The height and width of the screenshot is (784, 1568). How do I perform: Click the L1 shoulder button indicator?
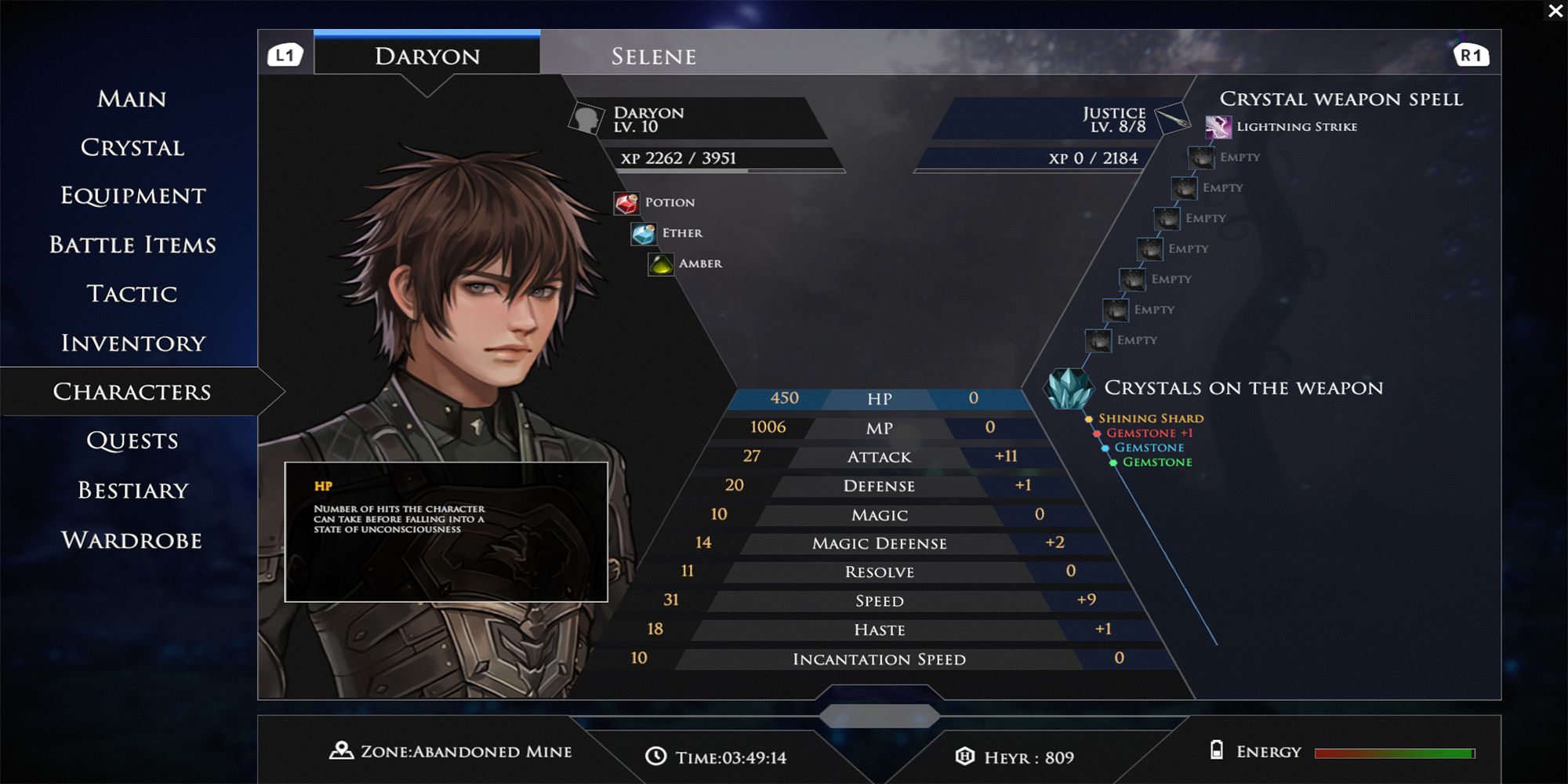(x=285, y=55)
